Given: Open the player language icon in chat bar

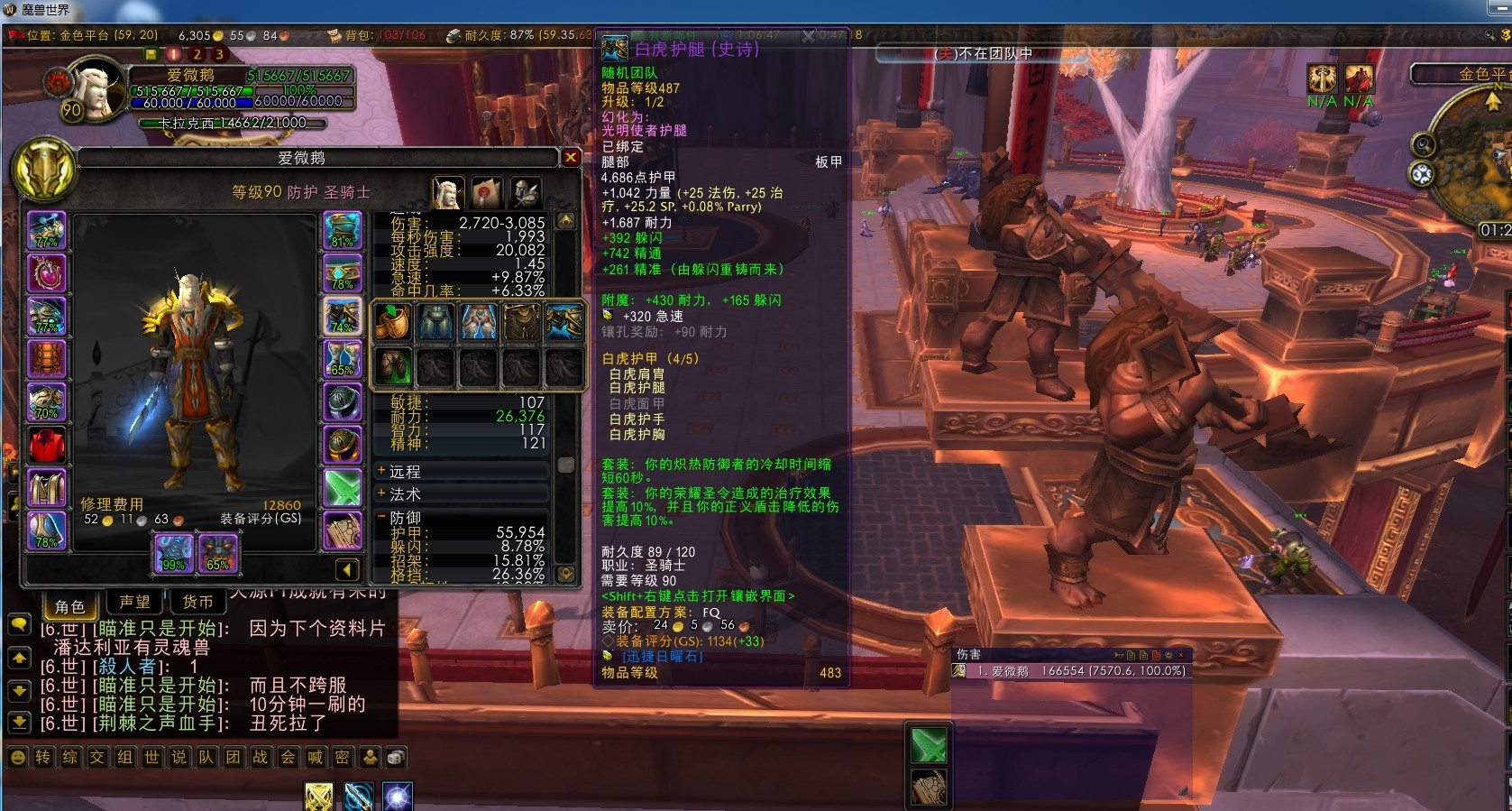Looking at the screenshot, I should coord(370,758).
